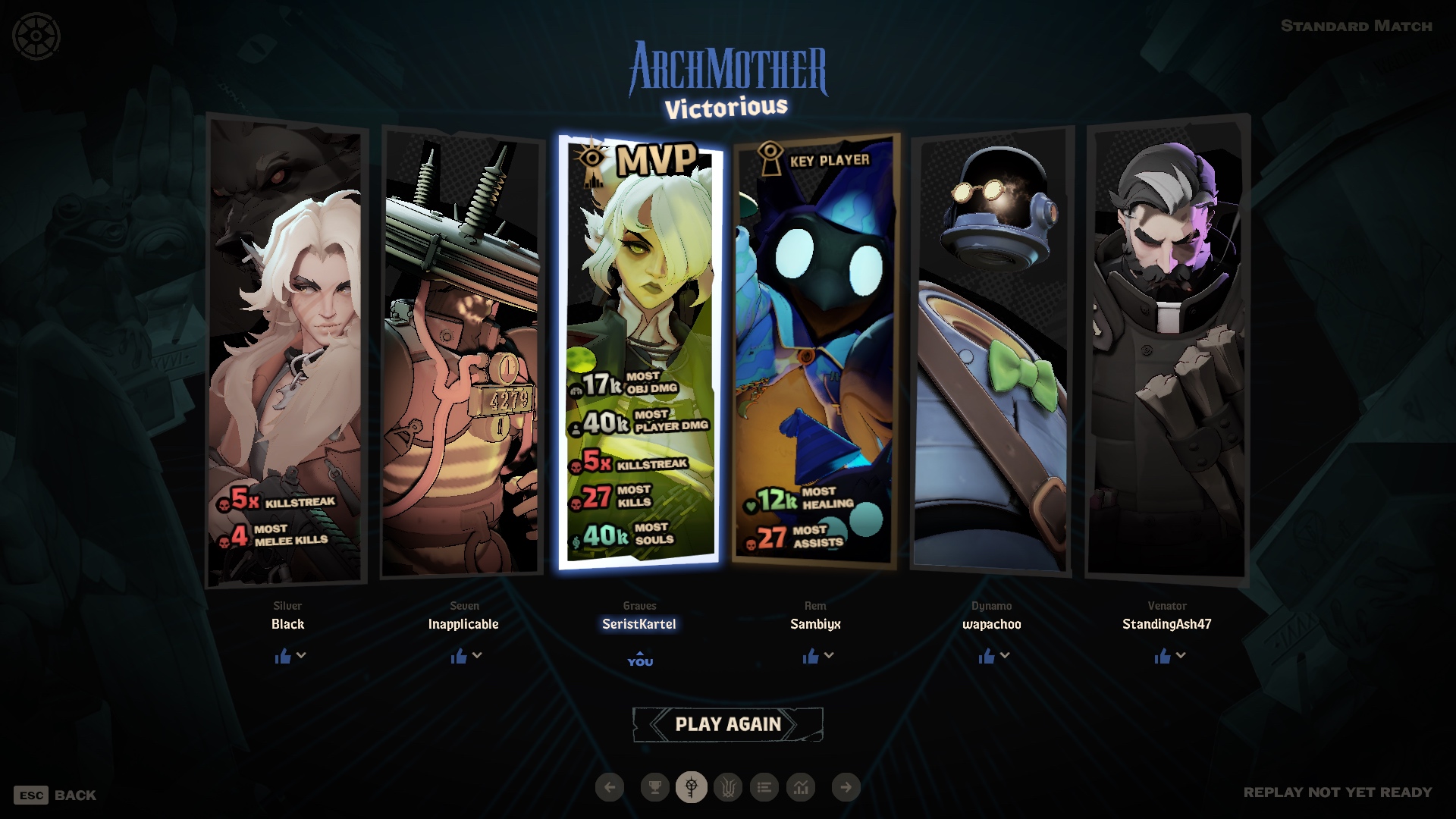Image resolution: width=1456 pixels, height=819 pixels.
Task: Give Inapplicable a thumbs-up commend
Action: click(459, 656)
